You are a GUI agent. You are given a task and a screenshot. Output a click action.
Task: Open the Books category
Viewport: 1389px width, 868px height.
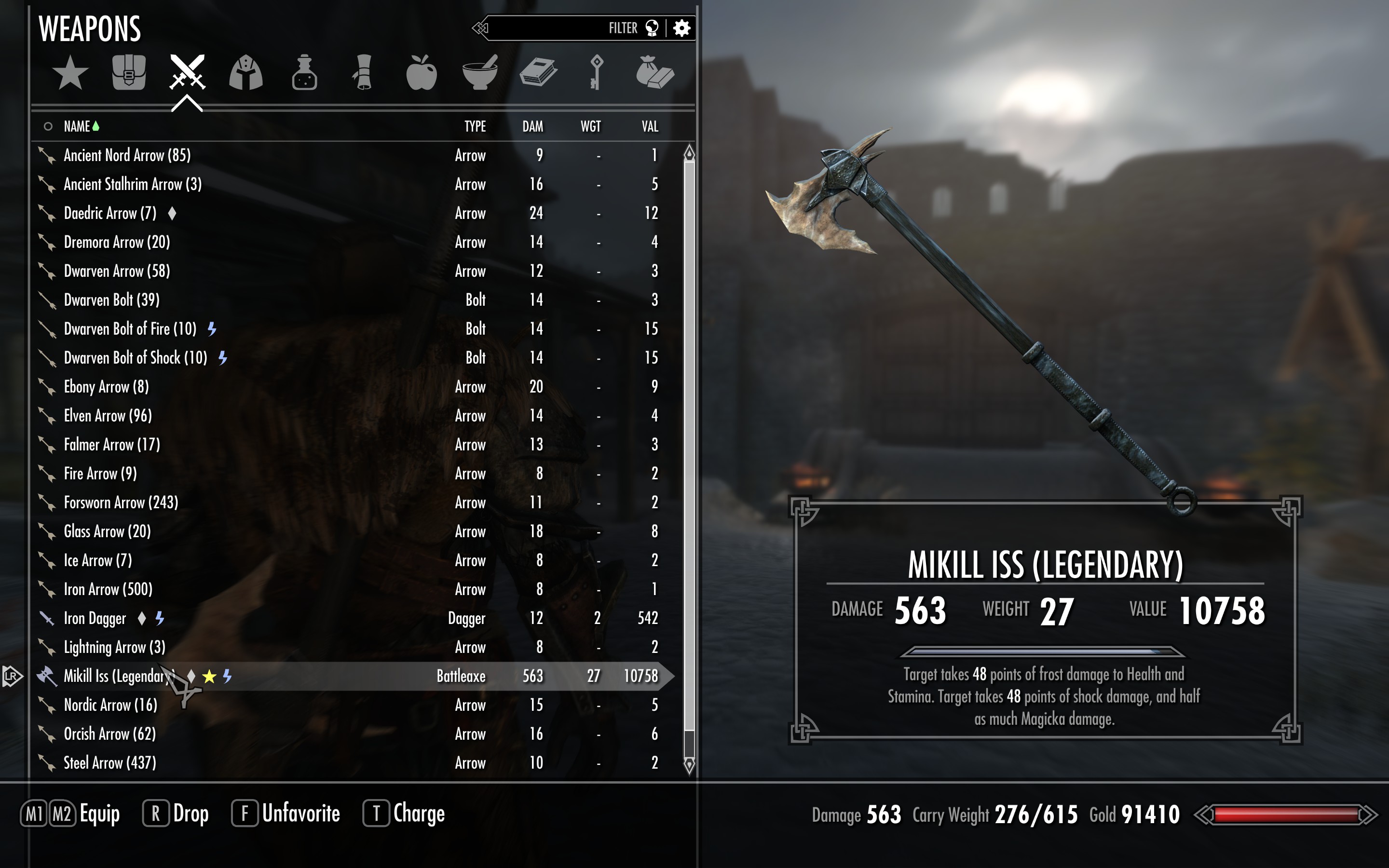tap(538, 73)
